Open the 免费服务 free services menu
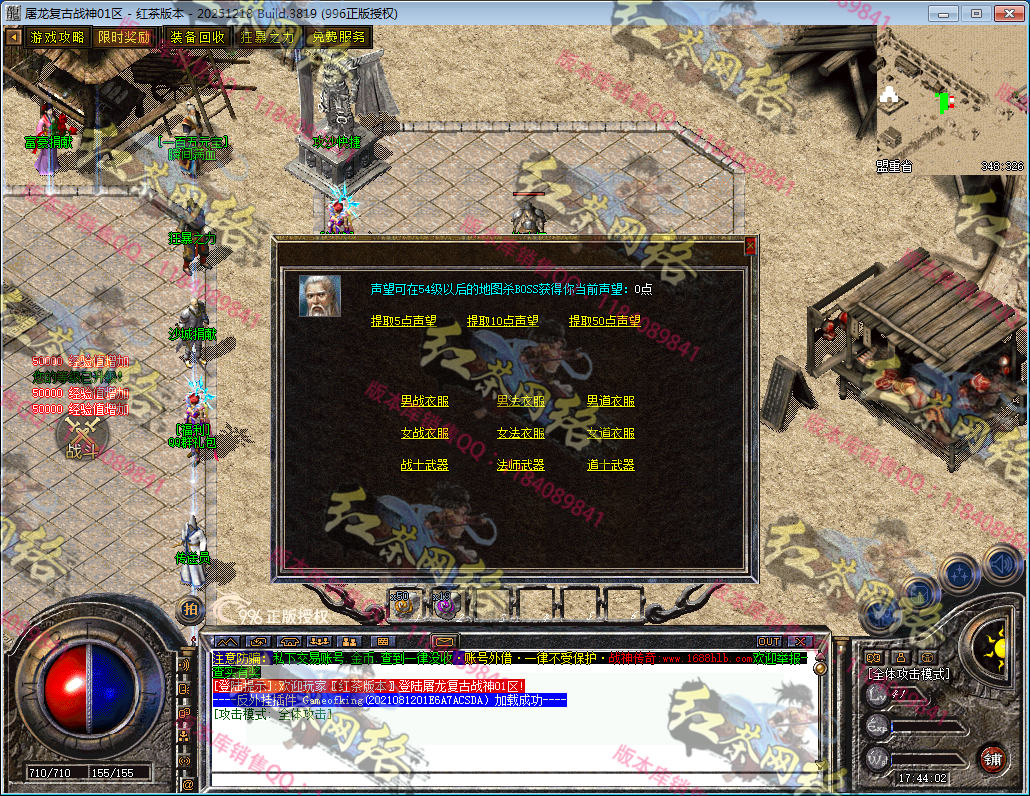The width and height of the screenshot is (1030, 796). pos(338,37)
